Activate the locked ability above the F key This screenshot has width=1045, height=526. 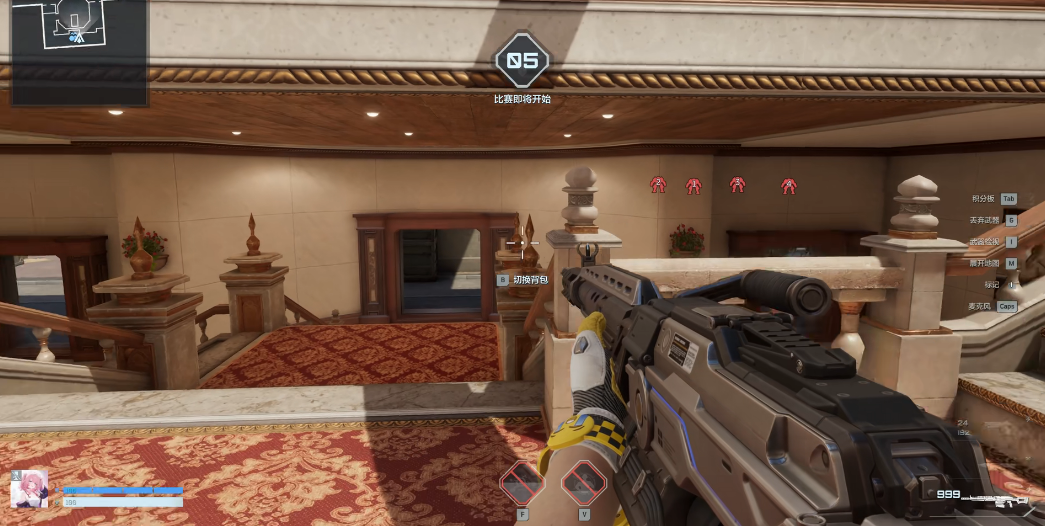tap(522, 483)
